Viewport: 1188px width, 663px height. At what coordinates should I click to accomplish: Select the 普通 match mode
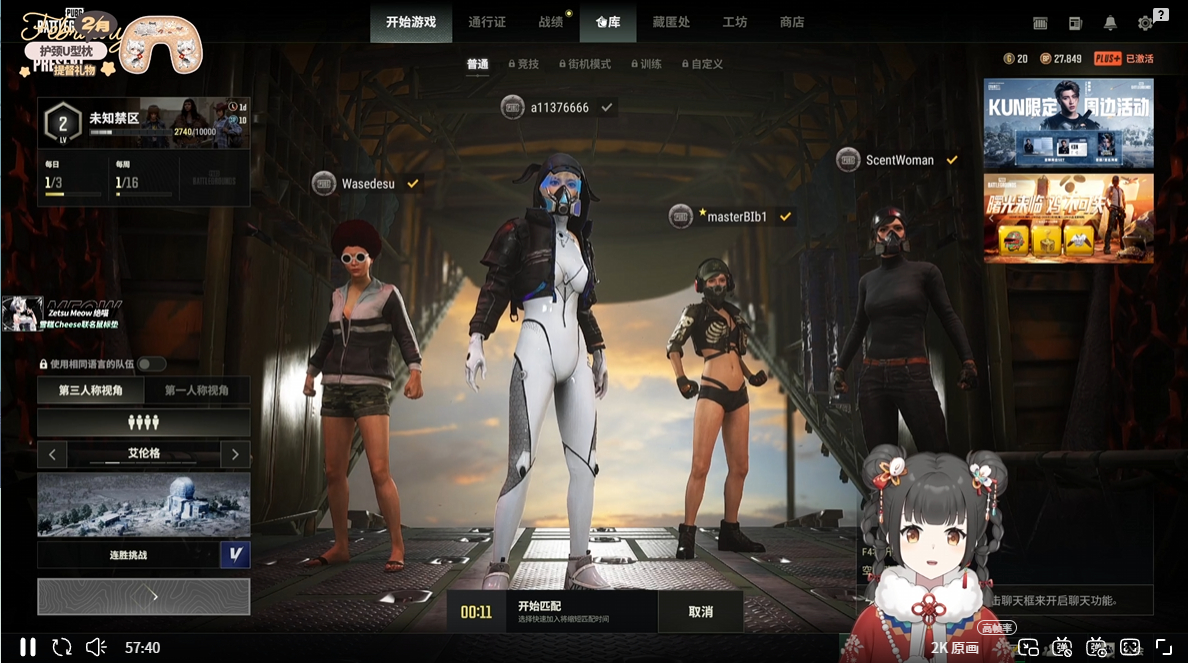(477, 64)
